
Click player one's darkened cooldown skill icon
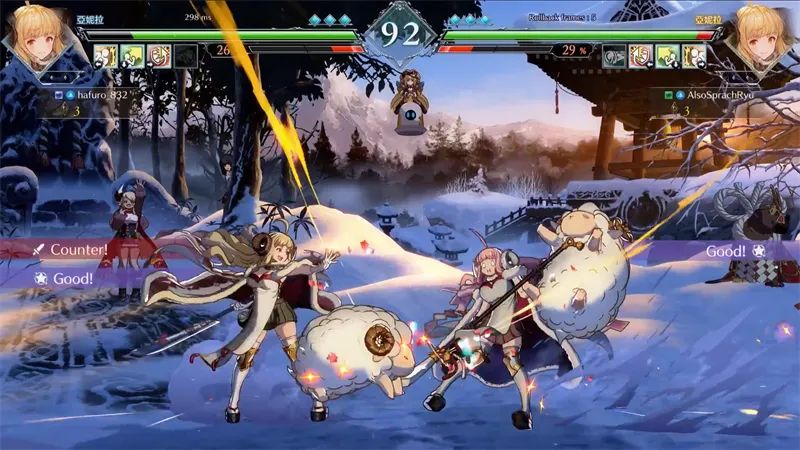pyautogui.click(x=185, y=57)
